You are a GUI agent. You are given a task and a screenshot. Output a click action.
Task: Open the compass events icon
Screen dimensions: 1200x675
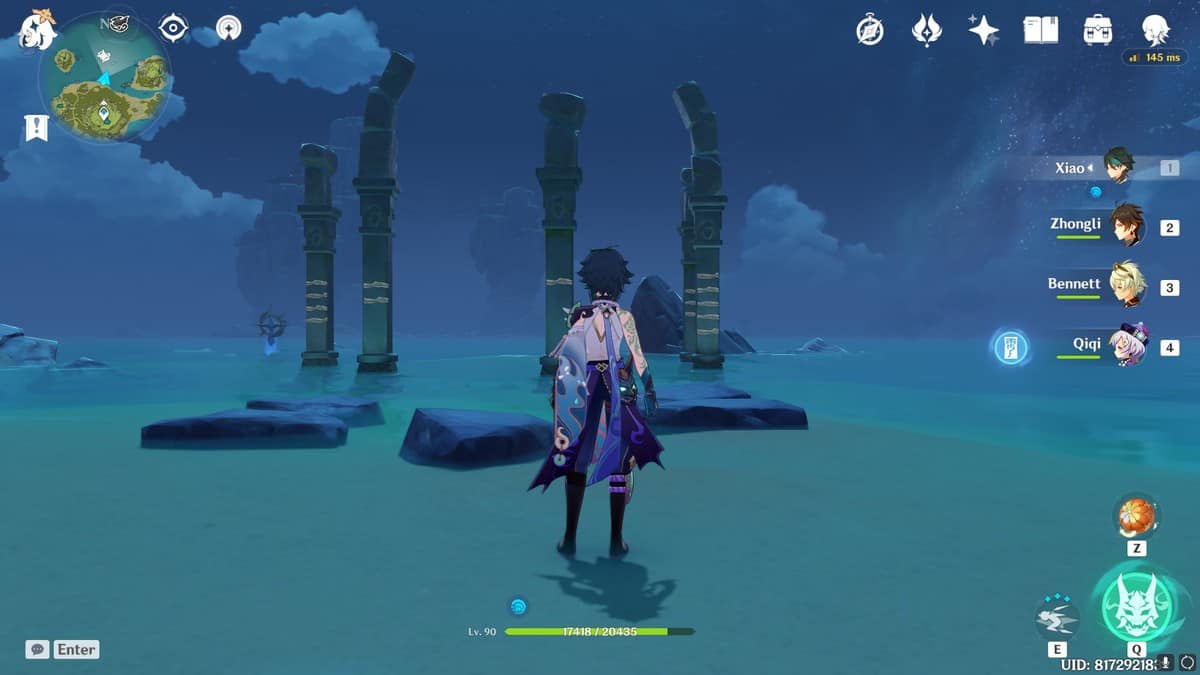(x=870, y=30)
